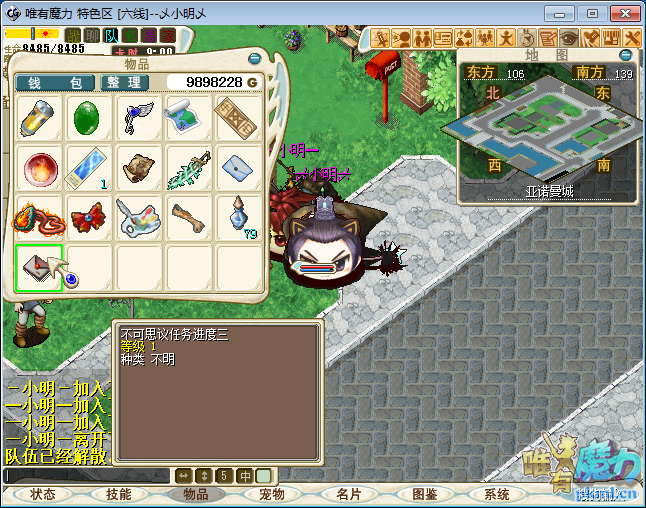
Task: Close the 物品 inventory panel
Action: 254,58
